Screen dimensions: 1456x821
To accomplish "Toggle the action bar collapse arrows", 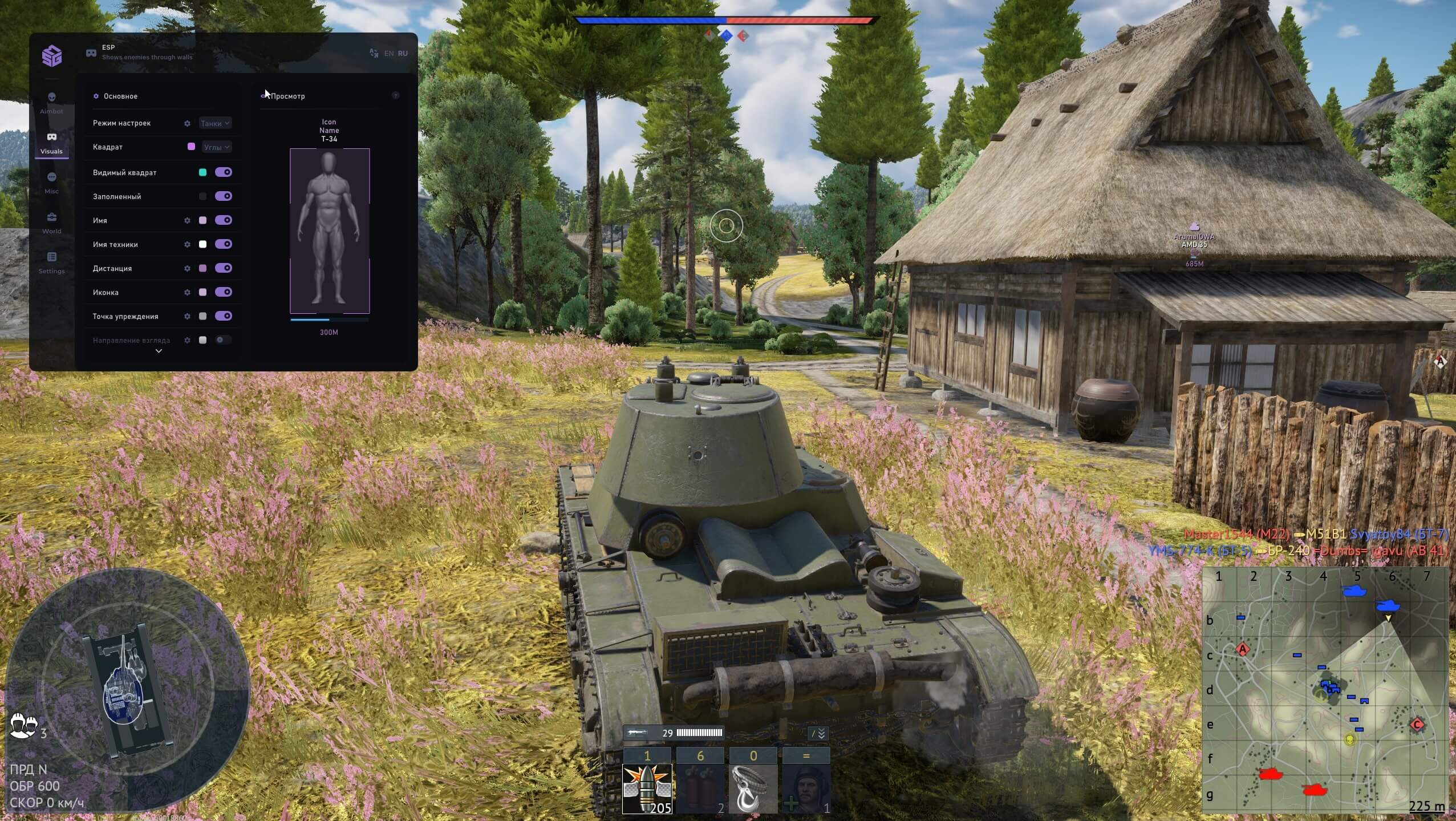I will click(x=819, y=734).
